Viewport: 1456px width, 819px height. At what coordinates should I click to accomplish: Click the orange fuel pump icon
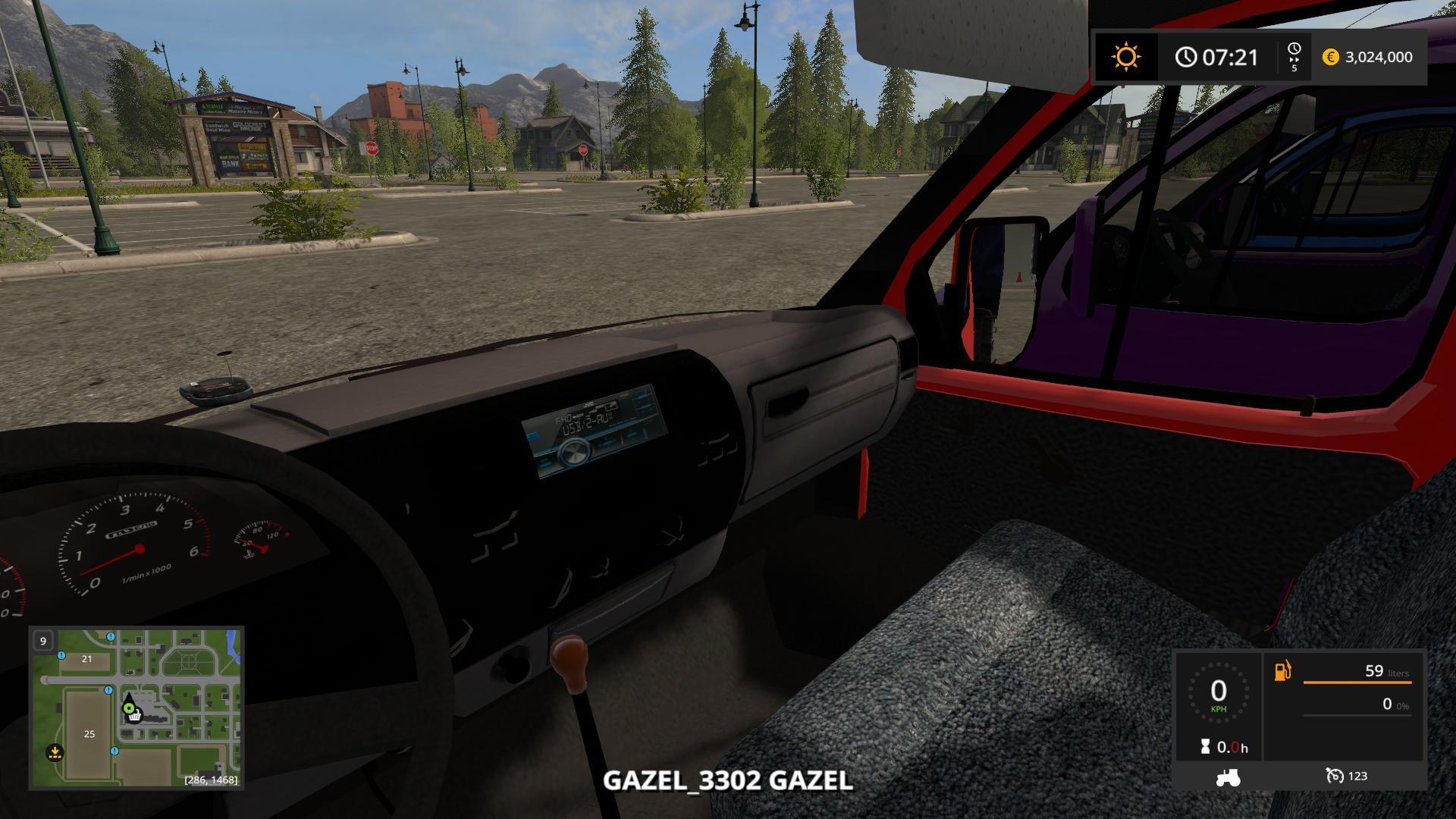point(1282,671)
